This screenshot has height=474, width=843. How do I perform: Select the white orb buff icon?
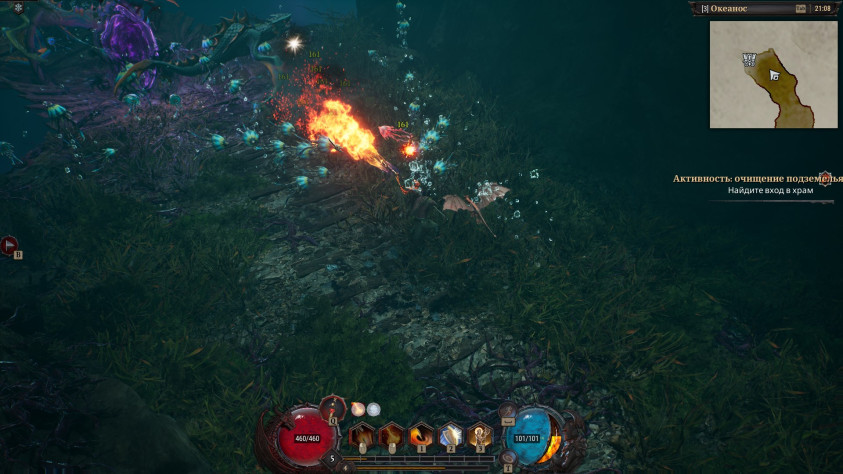373,408
